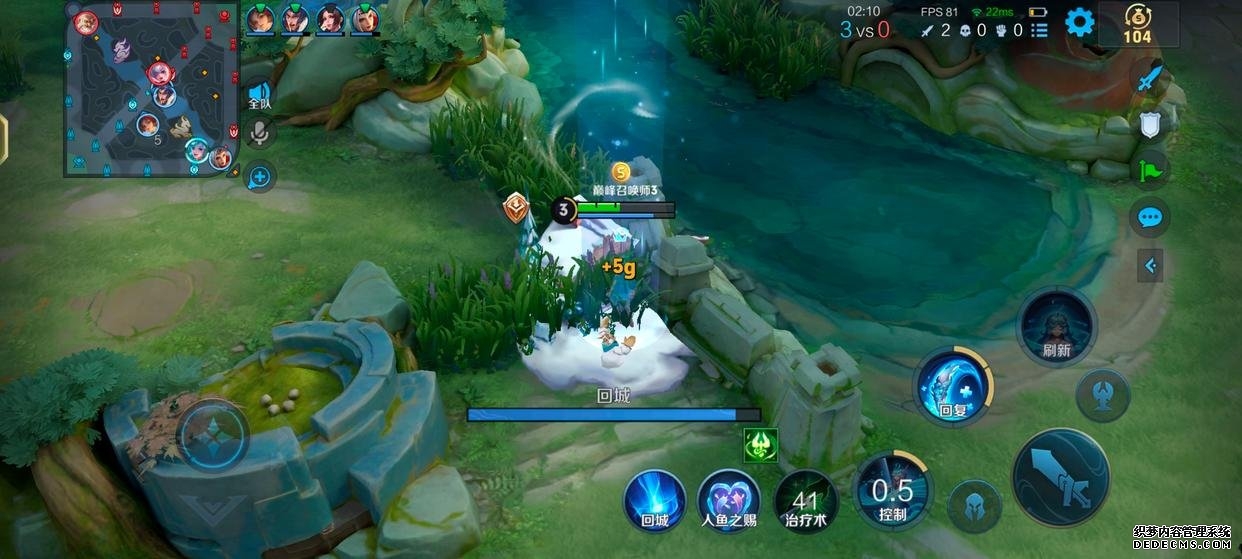1242x559 pixels.
Task: Tap the minion-targeting button beside basic attack
Action: (1103, 395)
